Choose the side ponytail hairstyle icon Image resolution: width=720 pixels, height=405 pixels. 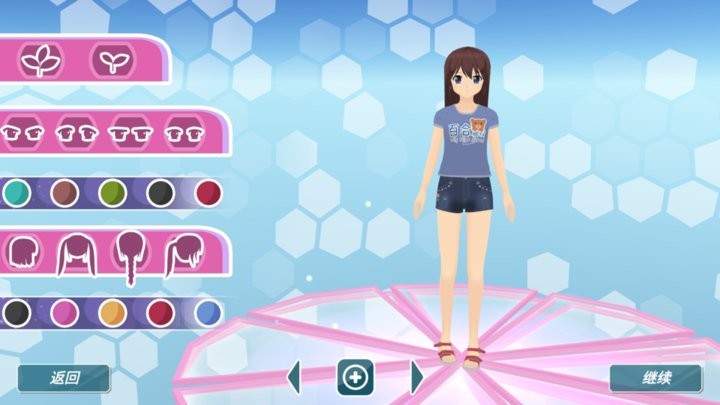tap(184, 254)
